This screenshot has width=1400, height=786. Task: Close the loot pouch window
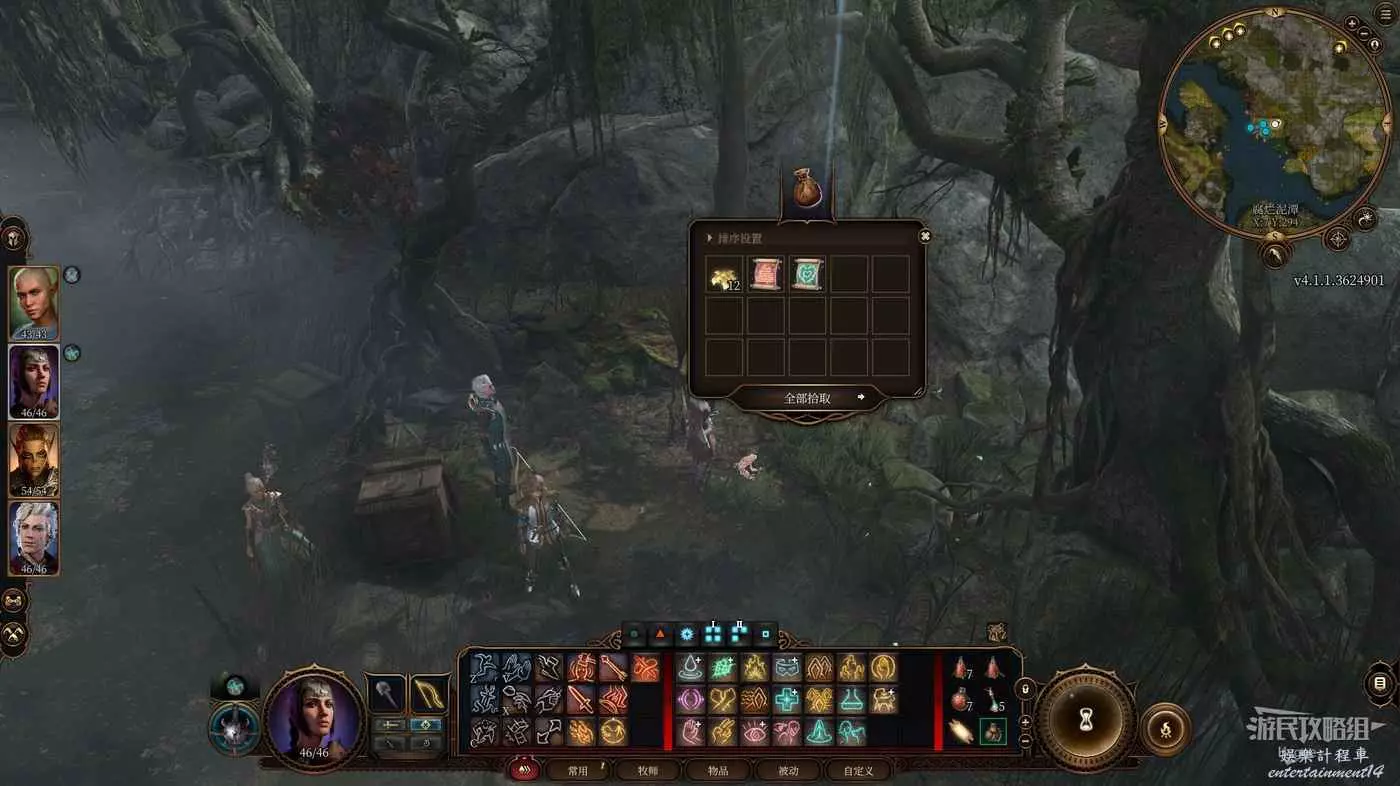(925, 236)
